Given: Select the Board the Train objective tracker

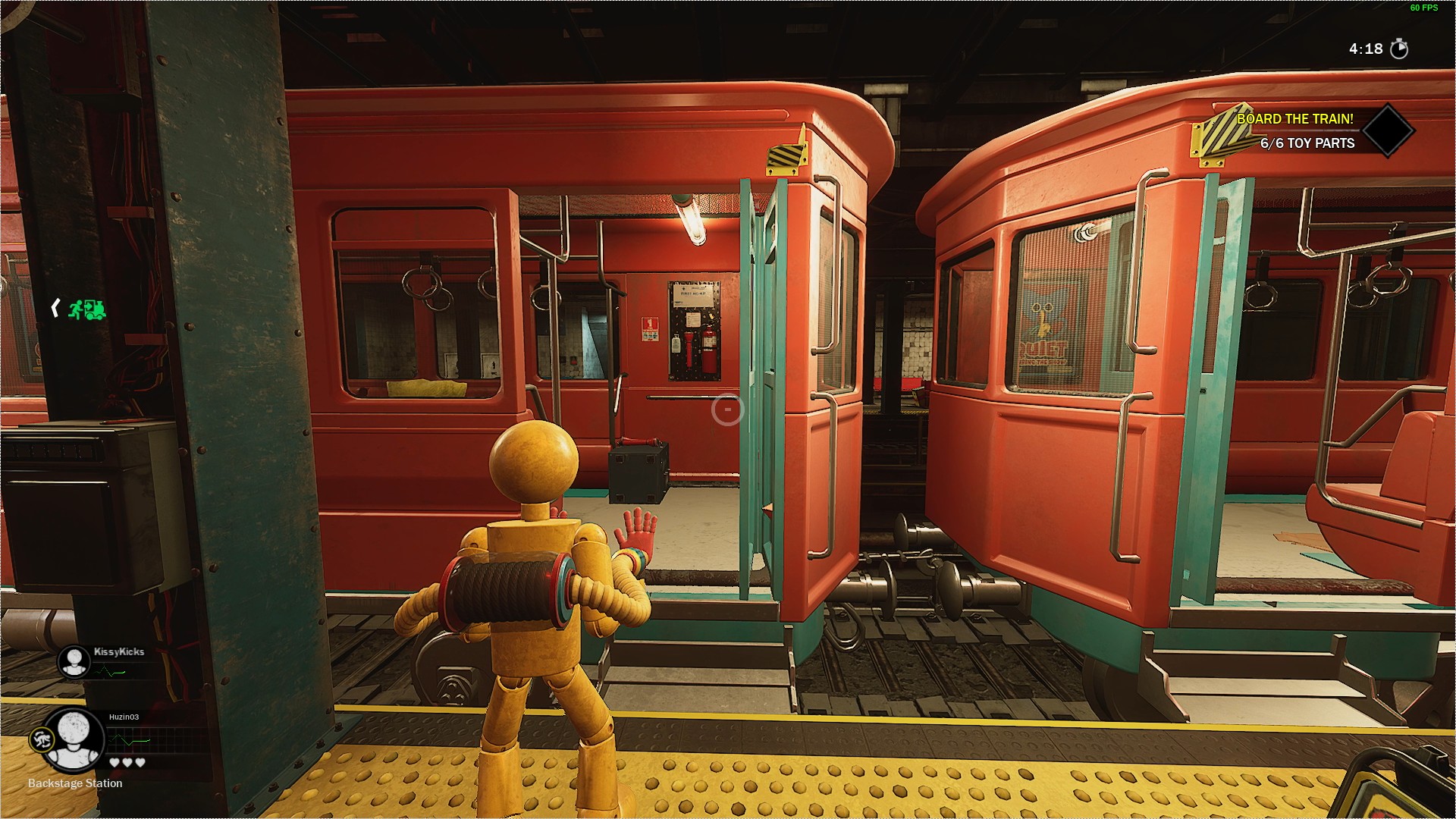Looking at the screenshot, I should tap(1295, 119).
